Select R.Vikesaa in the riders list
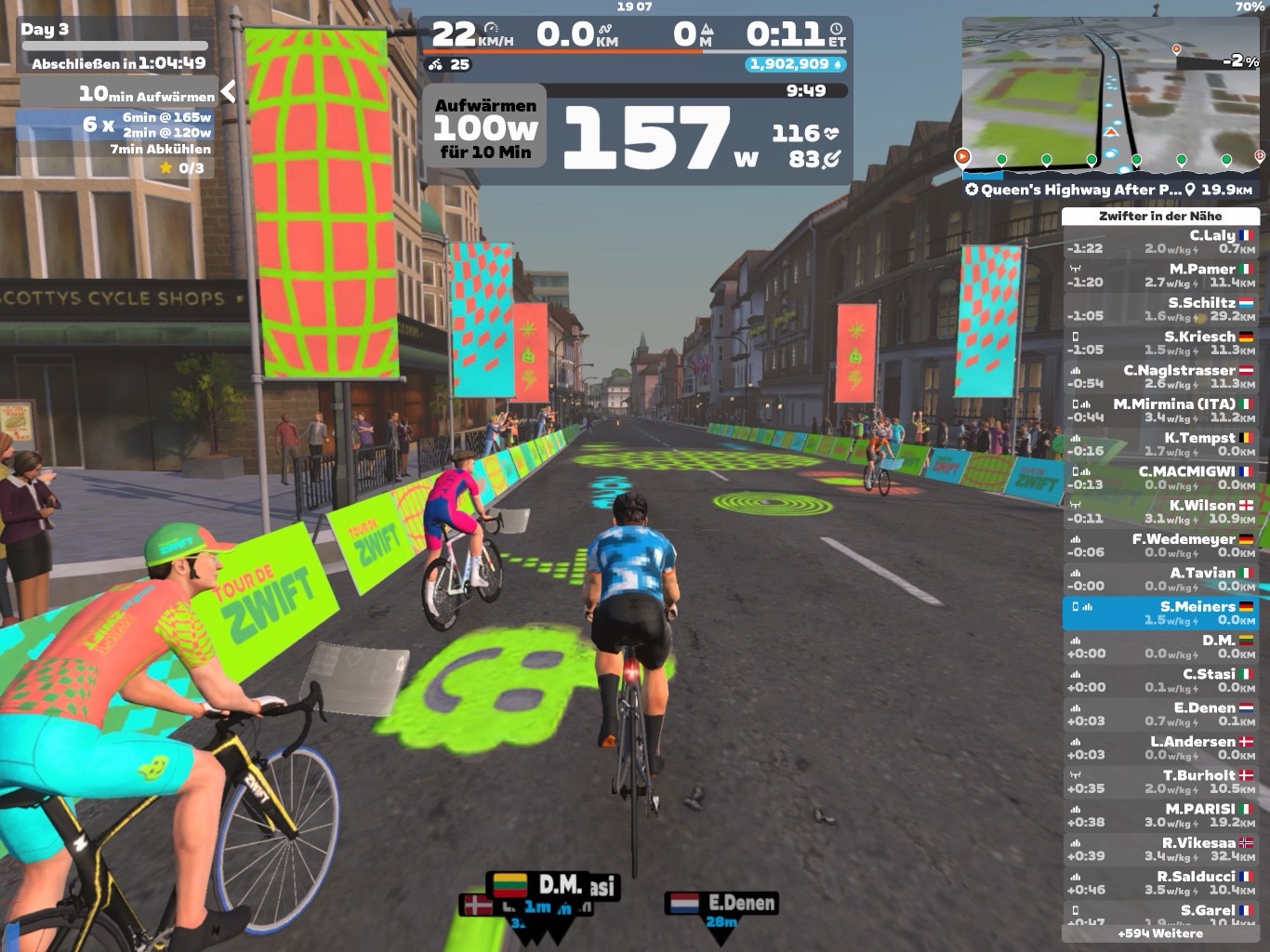The width and height of the screenshot is (1270, 952). pyautogui.click(x=1160, y=849)
